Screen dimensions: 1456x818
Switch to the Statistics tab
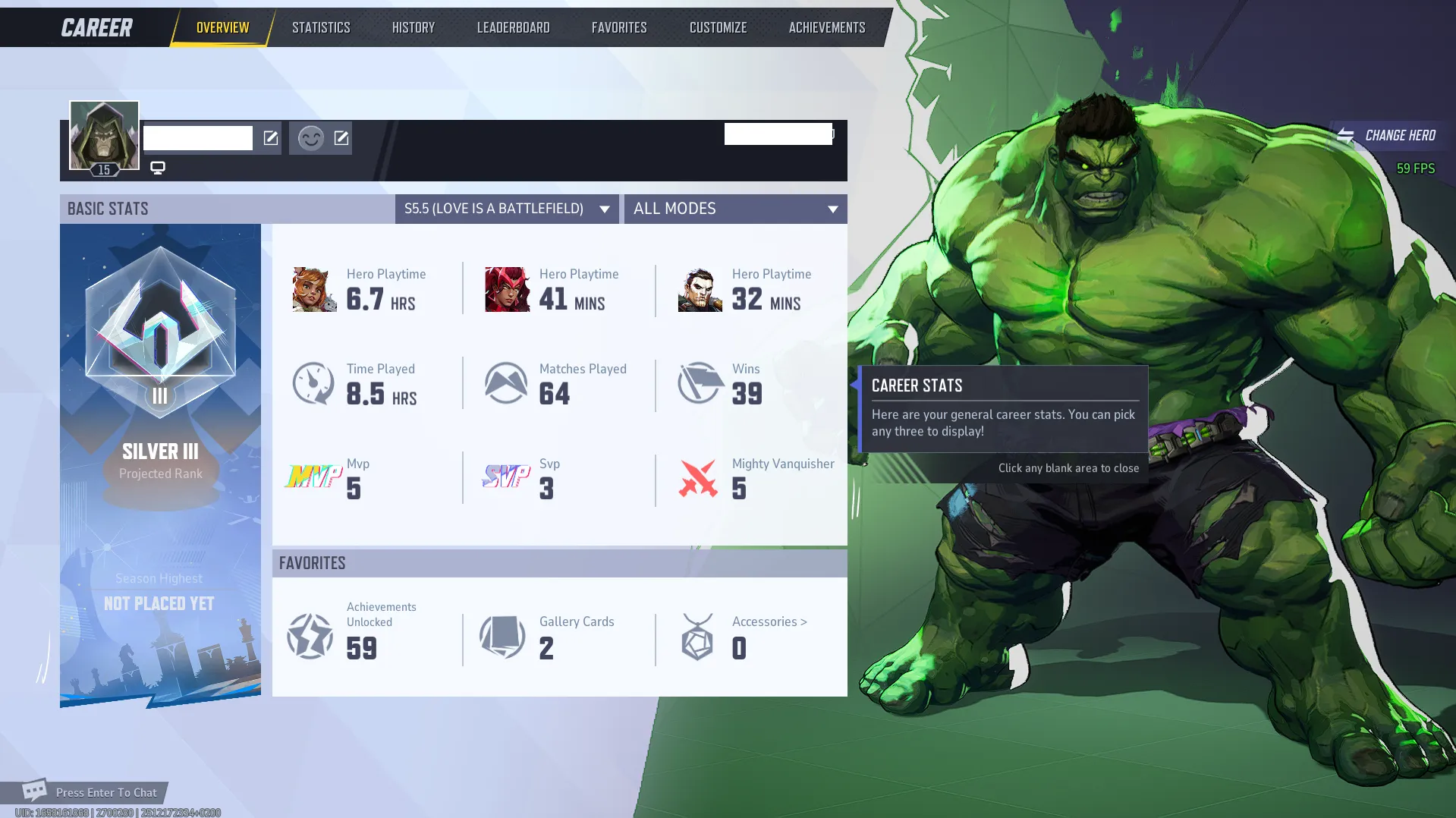pyautogui.click(x=321, y=27)
